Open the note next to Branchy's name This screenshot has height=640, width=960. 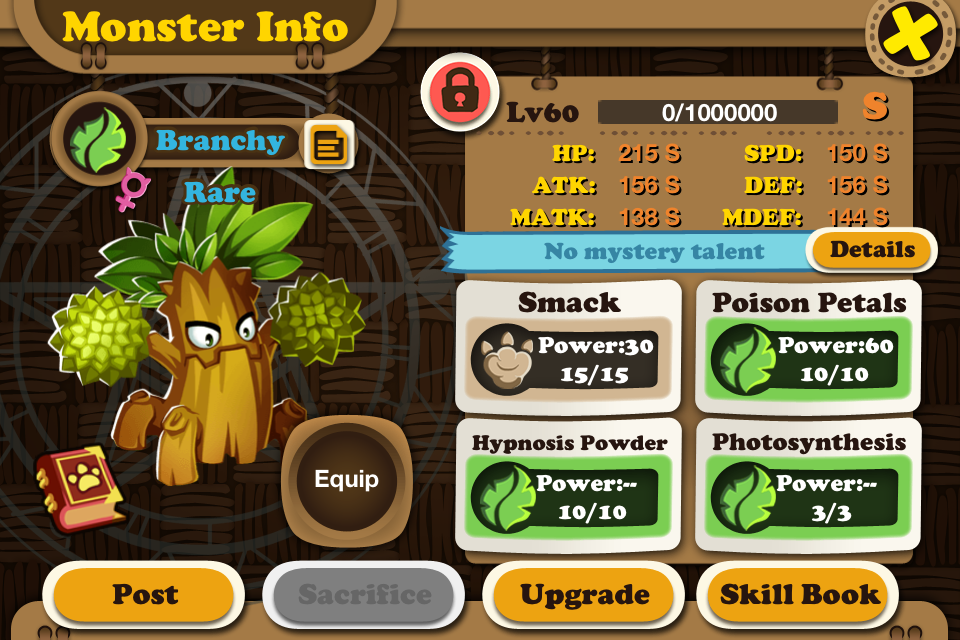coord(328,146)
